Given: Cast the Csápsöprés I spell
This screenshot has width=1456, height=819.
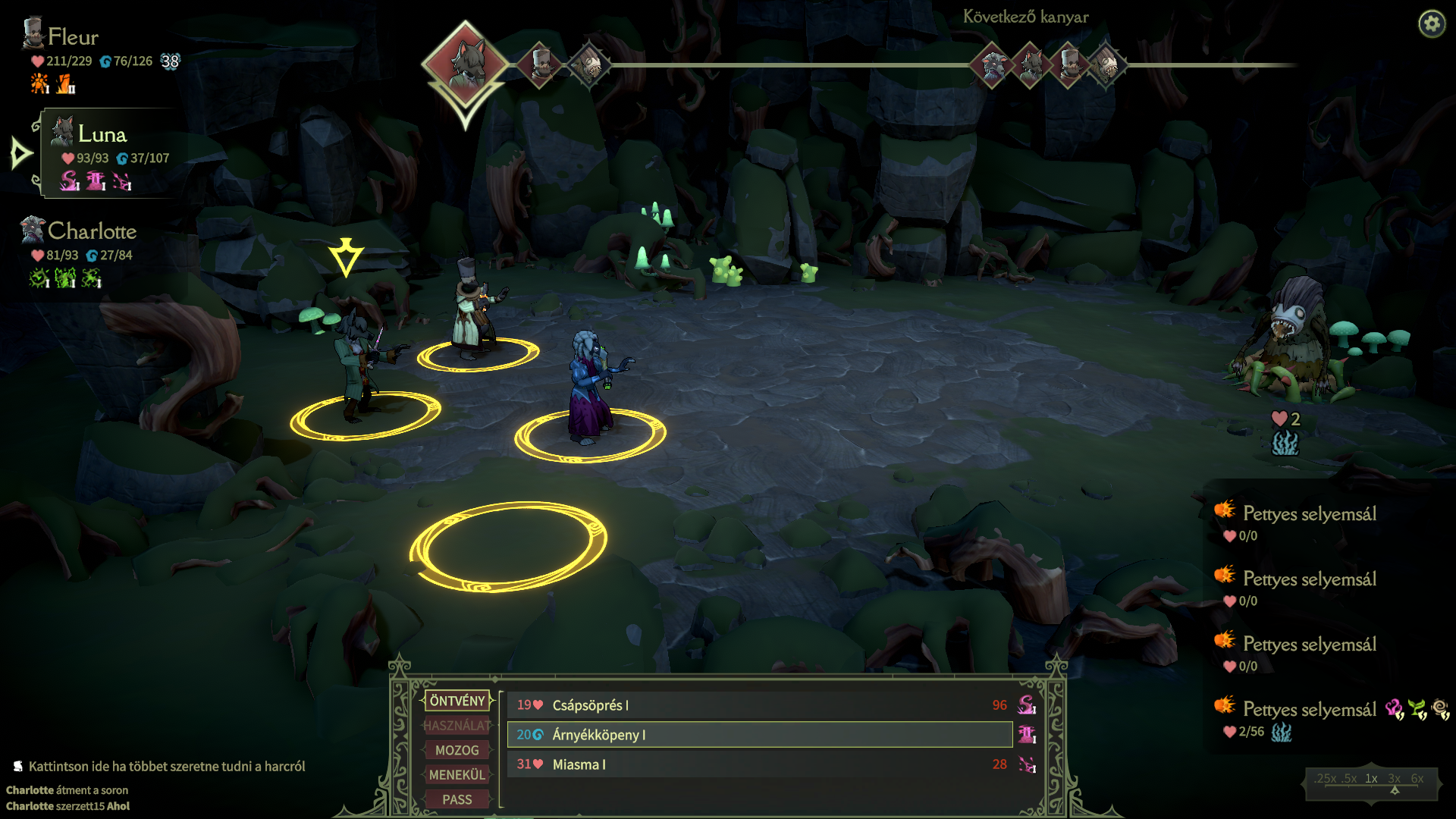Looking at the screenshot, I should 758,705.
